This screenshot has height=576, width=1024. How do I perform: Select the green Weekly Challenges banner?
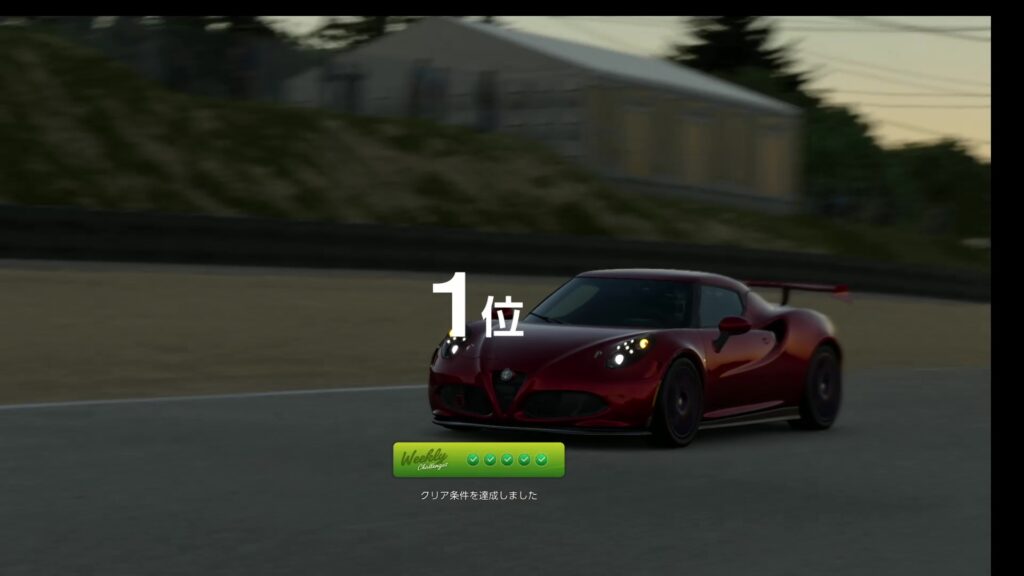pyautogui.click(x=478, y=460)
